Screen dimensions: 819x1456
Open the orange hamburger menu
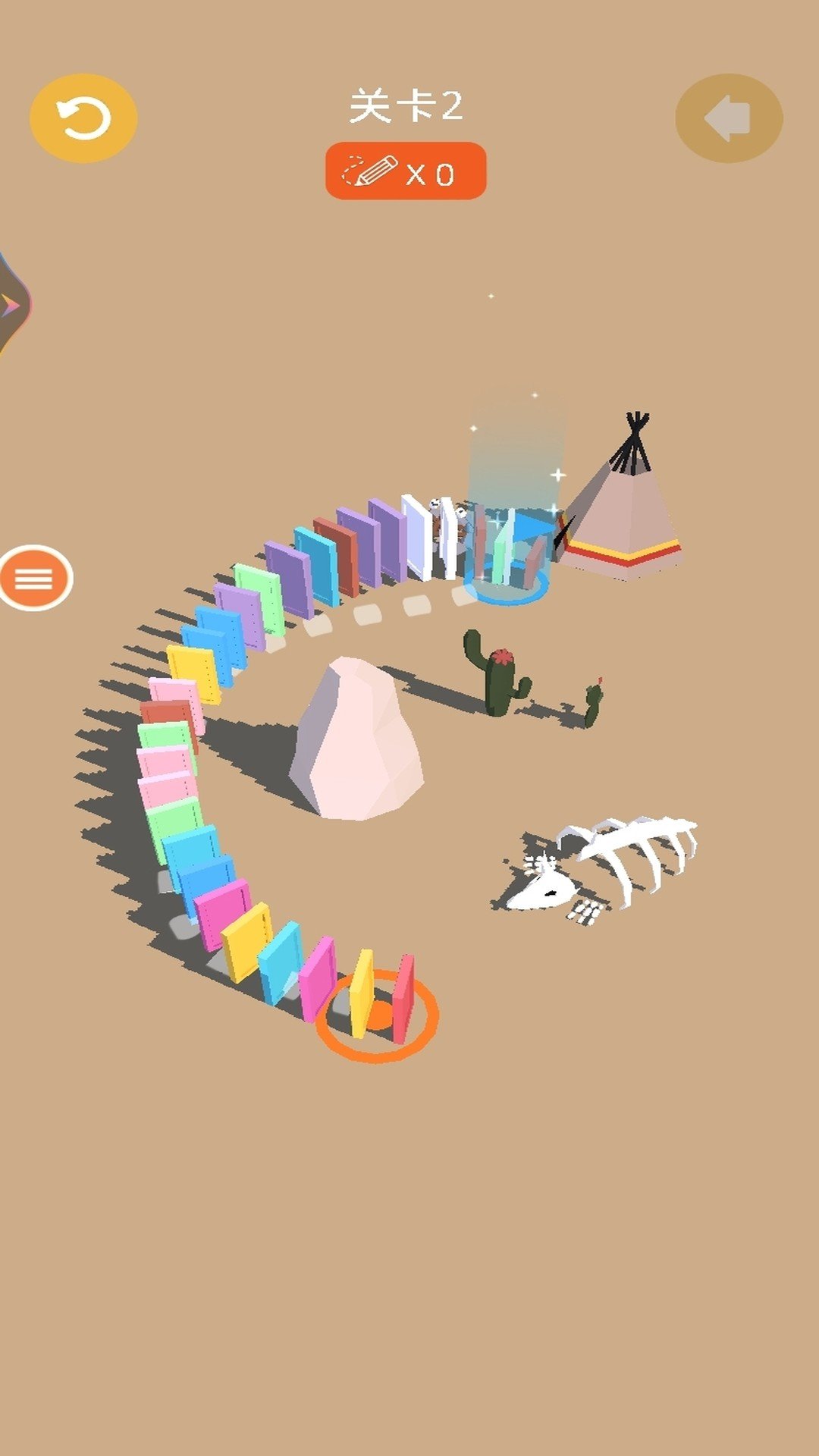(x=35, y=579)
